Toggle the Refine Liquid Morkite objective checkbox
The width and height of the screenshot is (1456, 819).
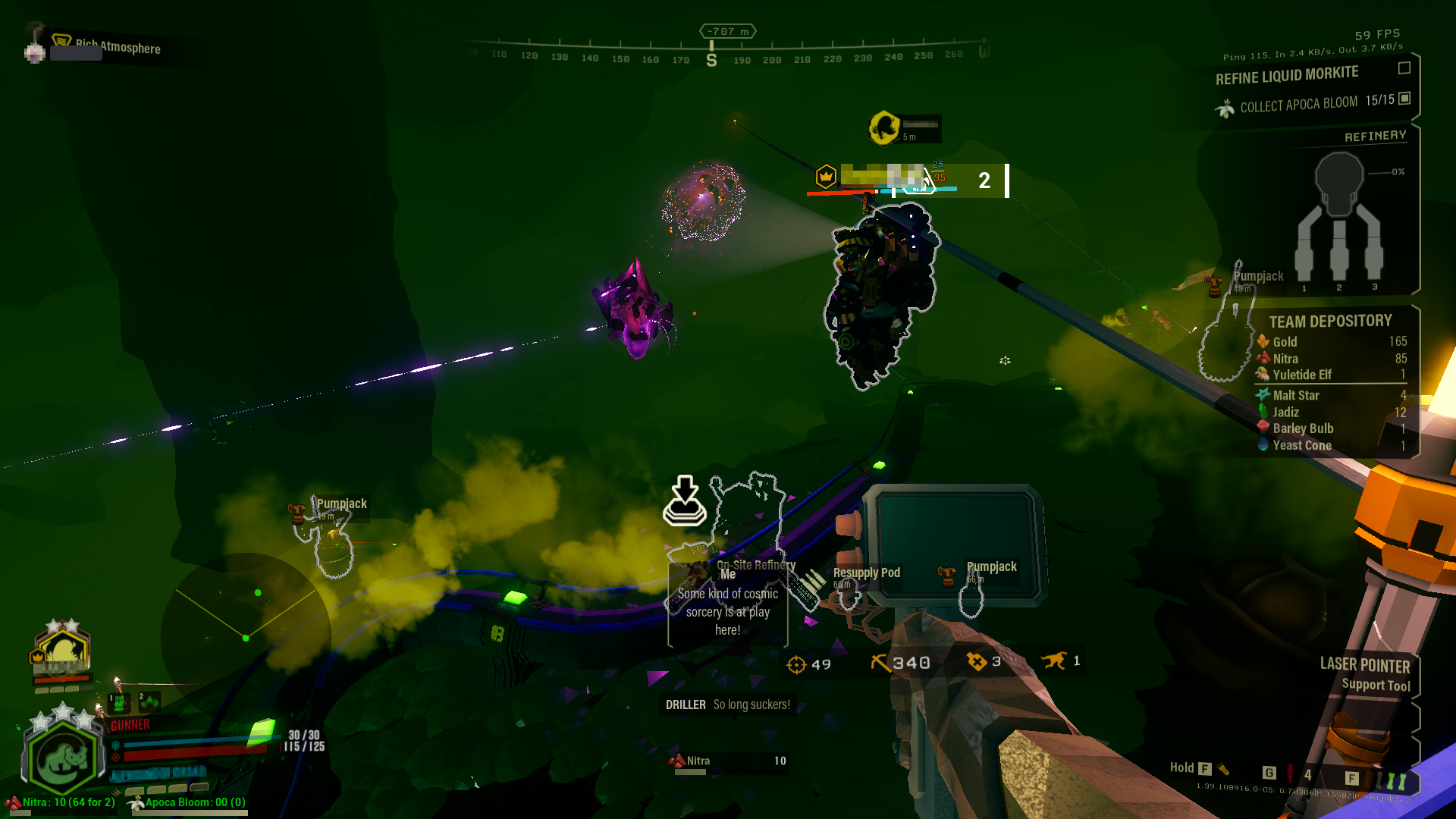[1404, 68]
